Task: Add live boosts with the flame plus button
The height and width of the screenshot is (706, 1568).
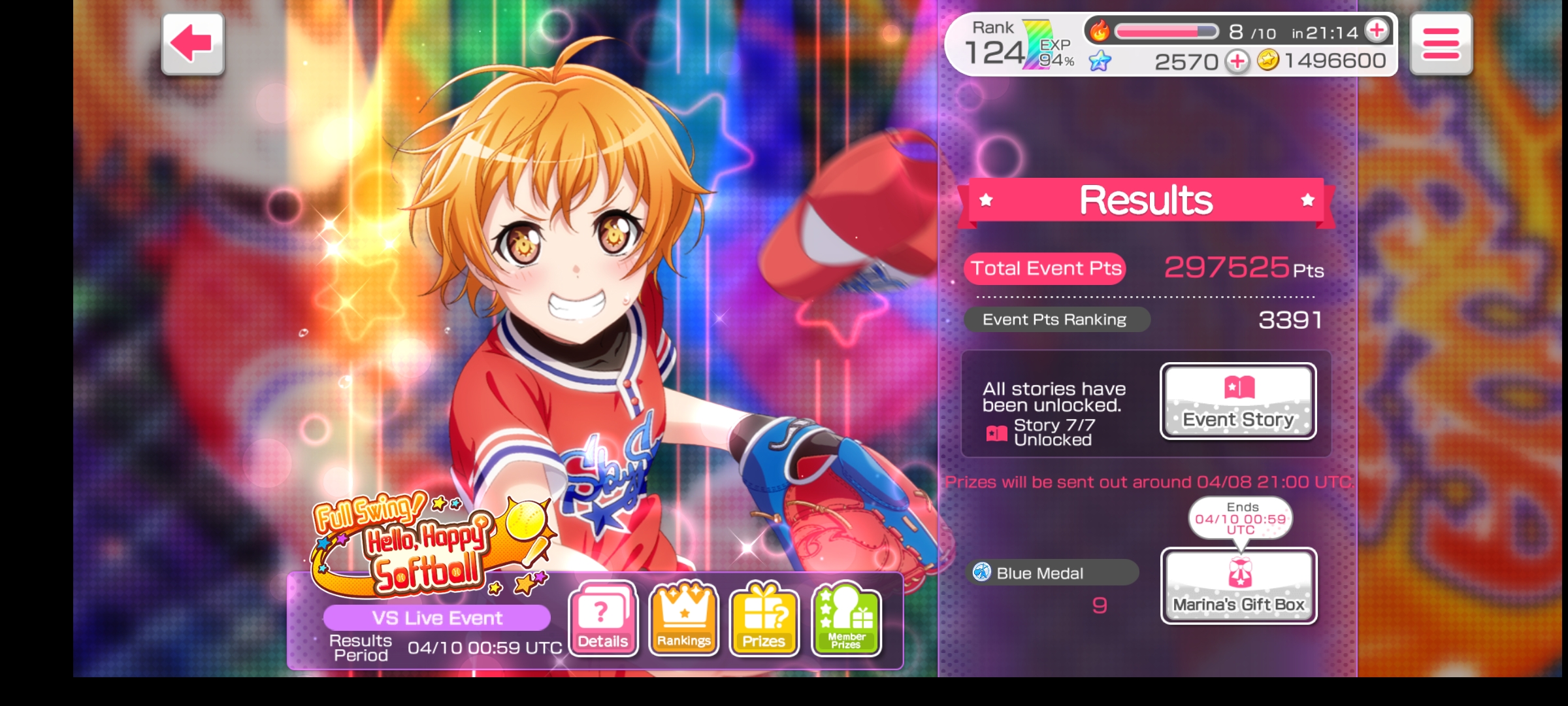Action: [1377, 30]
